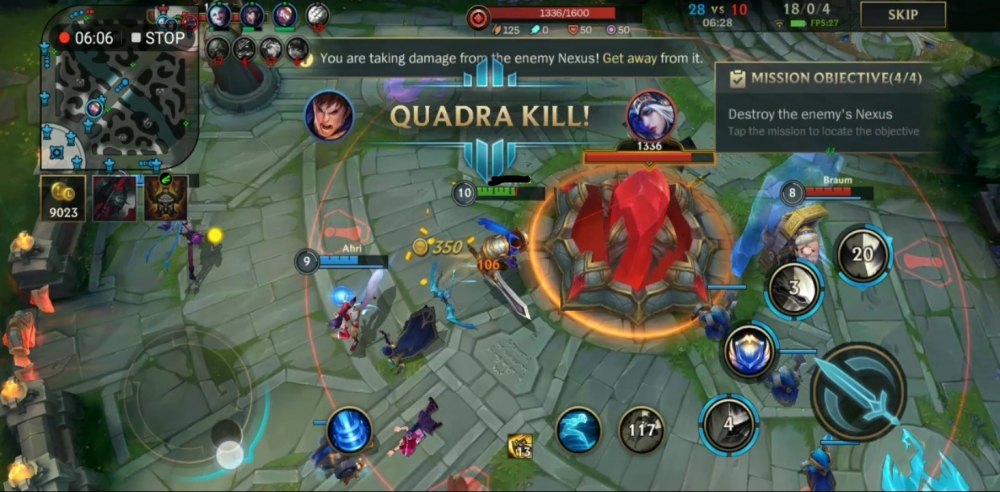The image size is (1000, 492).
Task: Use the sword basic attack button
Action: click(x=858, y=391)
